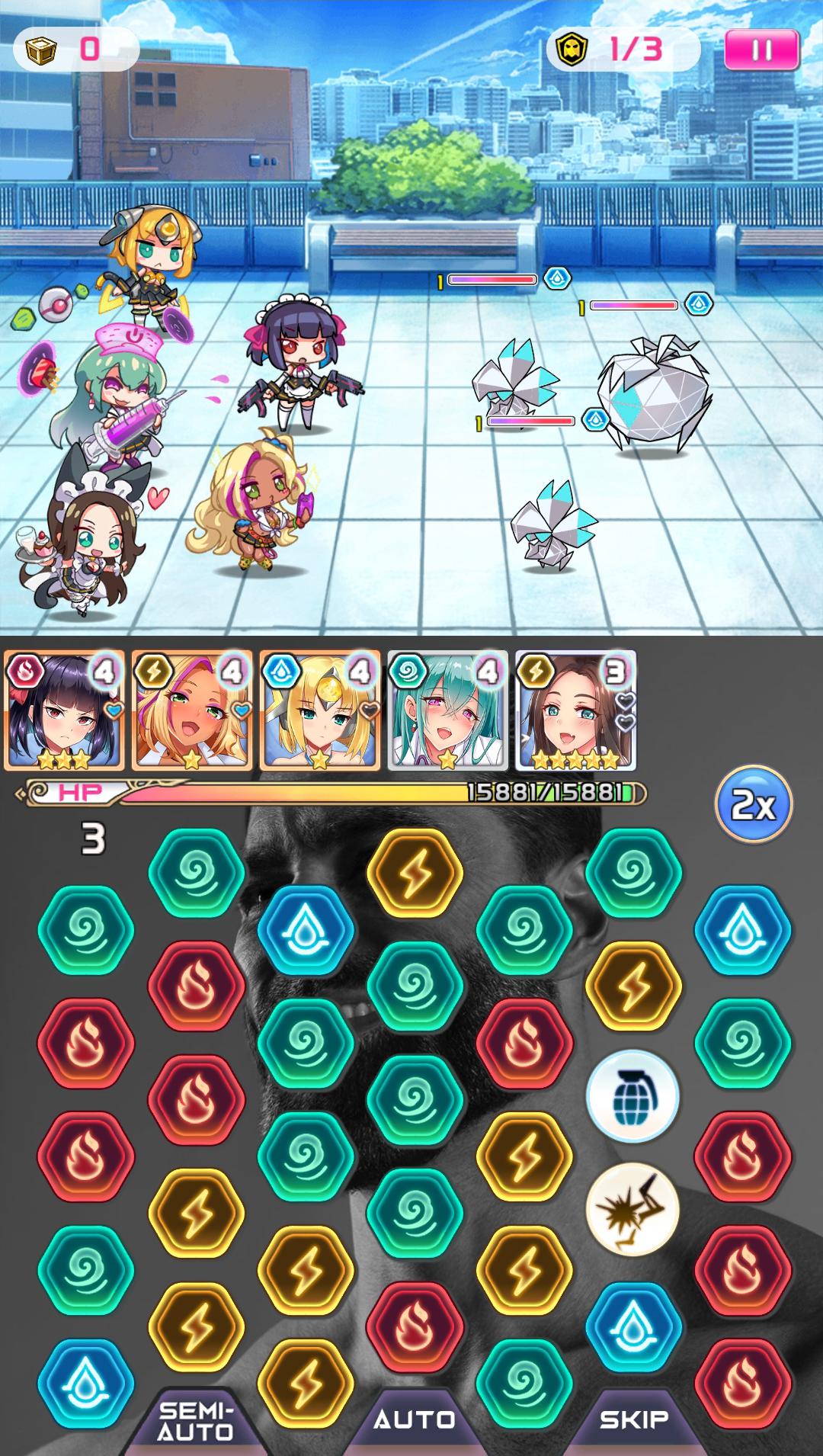Screen dimensions: 823x1456
Task: Turn on Auto battle mode
Action: [415, 1419]
